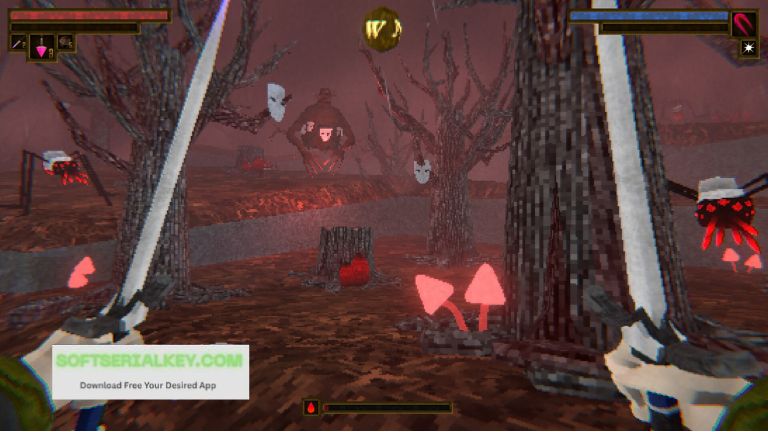The width and height of the screenshot is (768, 432).
Task: Activate the red crescent spell icon
Action: (744, 23)
